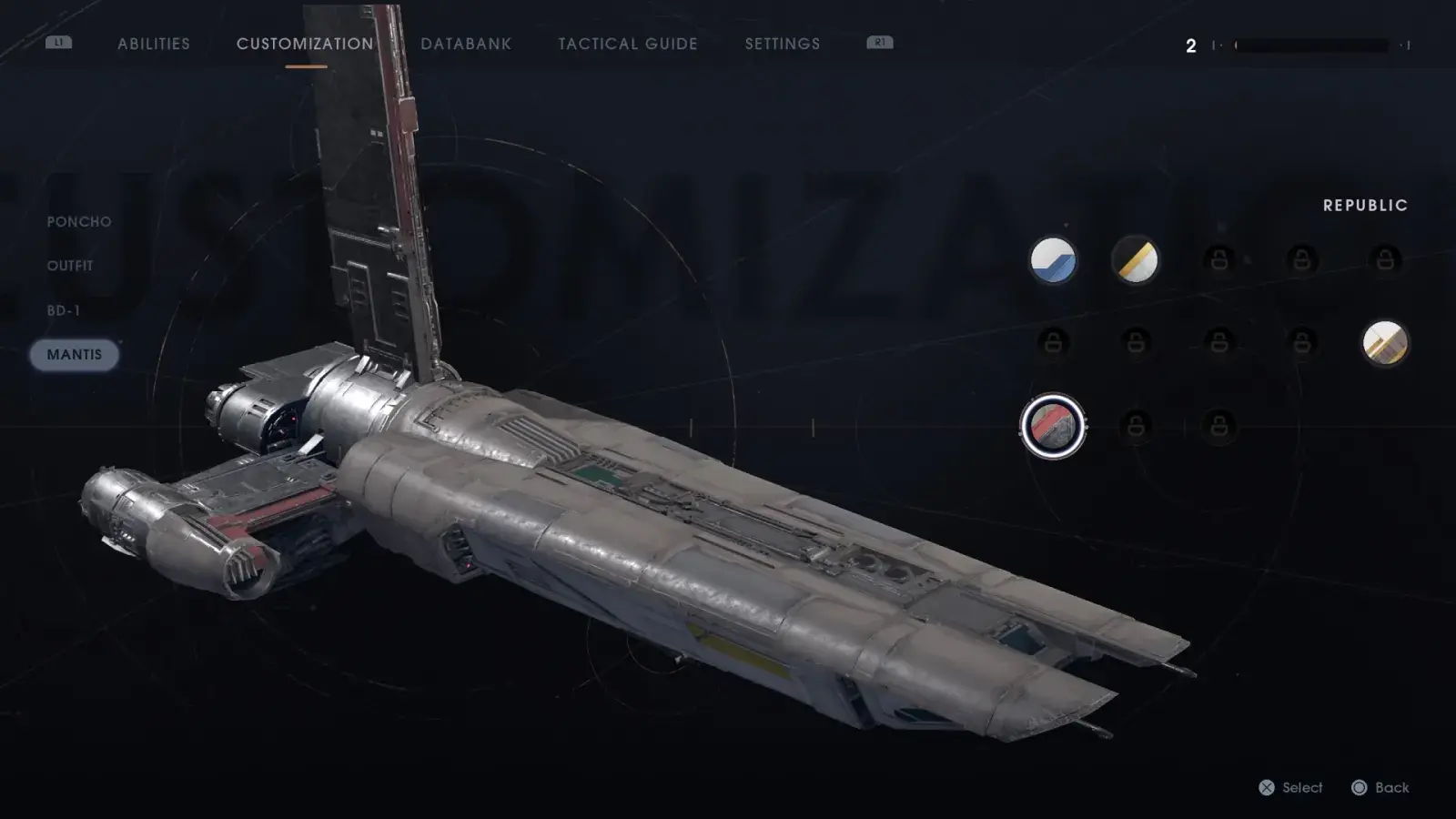
Task: Open the Settings tab
Action: (x=783, y=44)
